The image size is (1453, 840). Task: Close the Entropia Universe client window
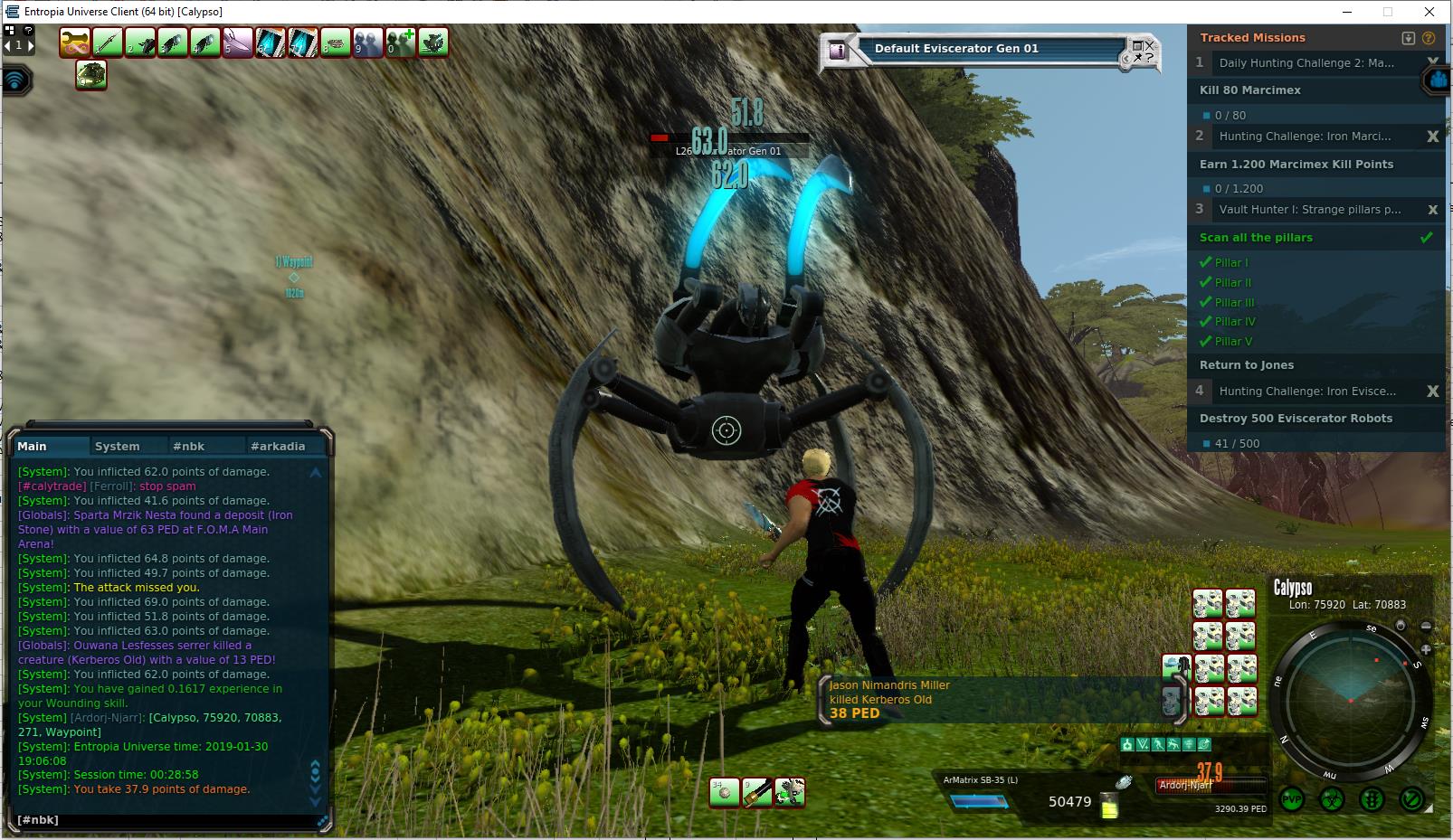coord(1429,12)
